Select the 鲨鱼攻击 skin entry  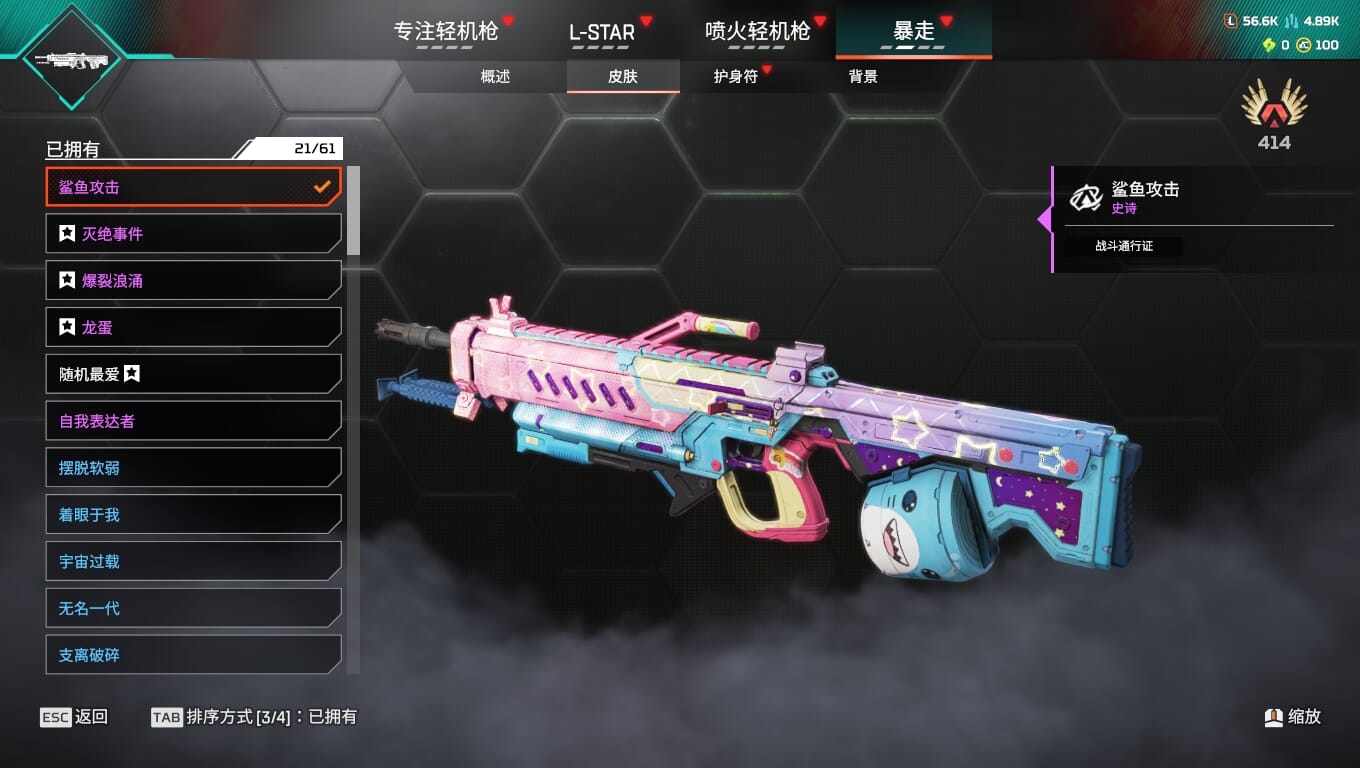pyautogui.click(x=193, y=187)
